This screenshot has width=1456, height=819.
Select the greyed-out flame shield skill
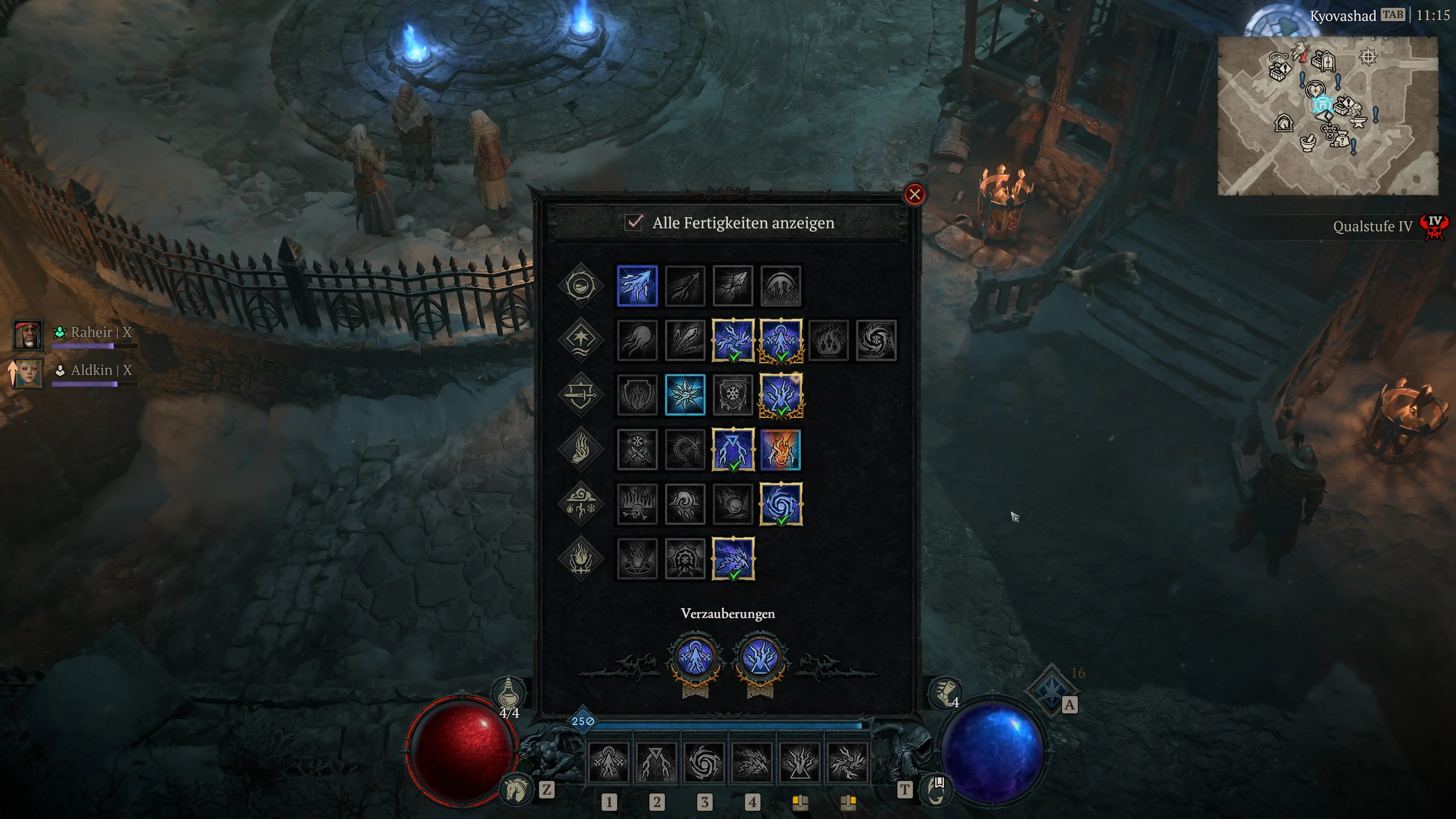click(x=637, y=395)
